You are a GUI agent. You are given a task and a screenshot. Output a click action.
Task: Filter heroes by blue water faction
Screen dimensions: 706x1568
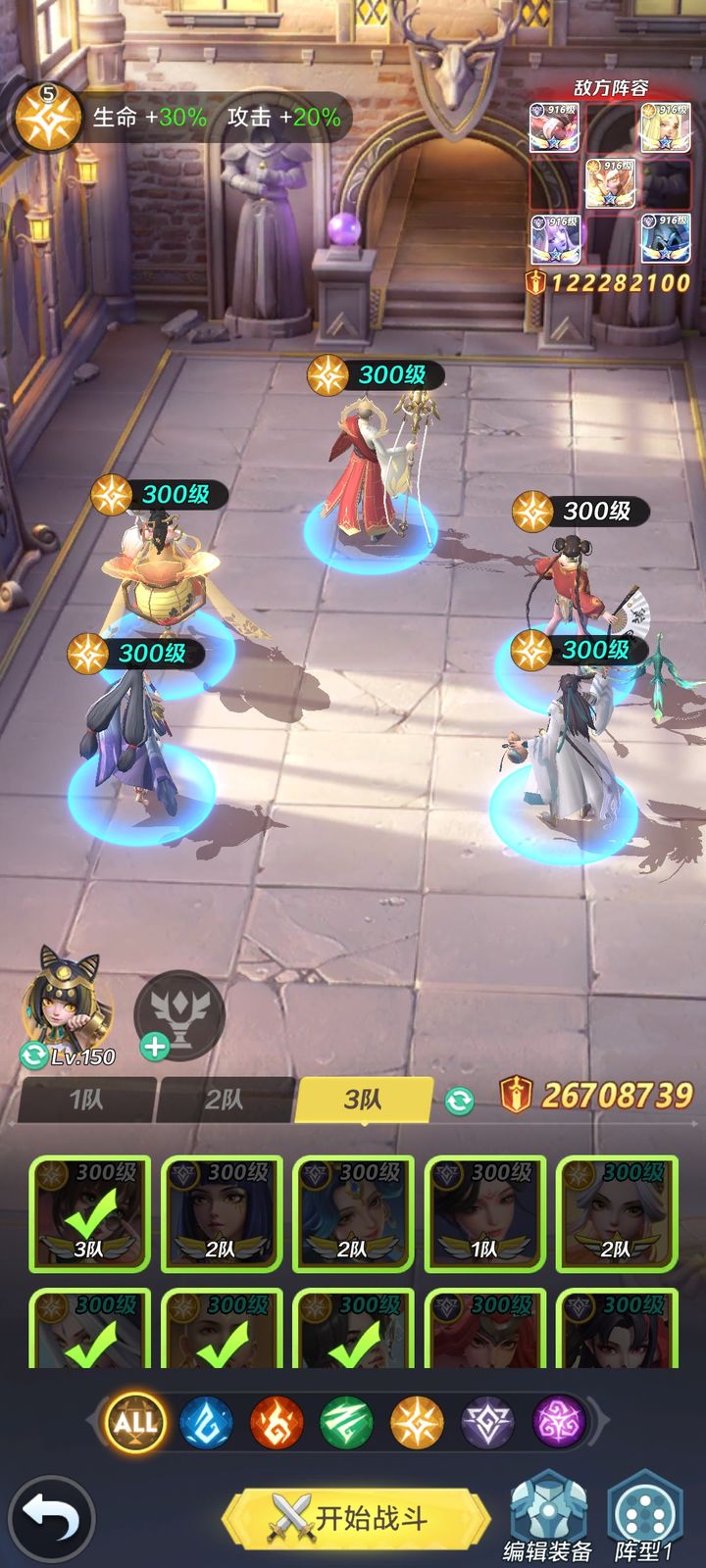(206, 1422)
